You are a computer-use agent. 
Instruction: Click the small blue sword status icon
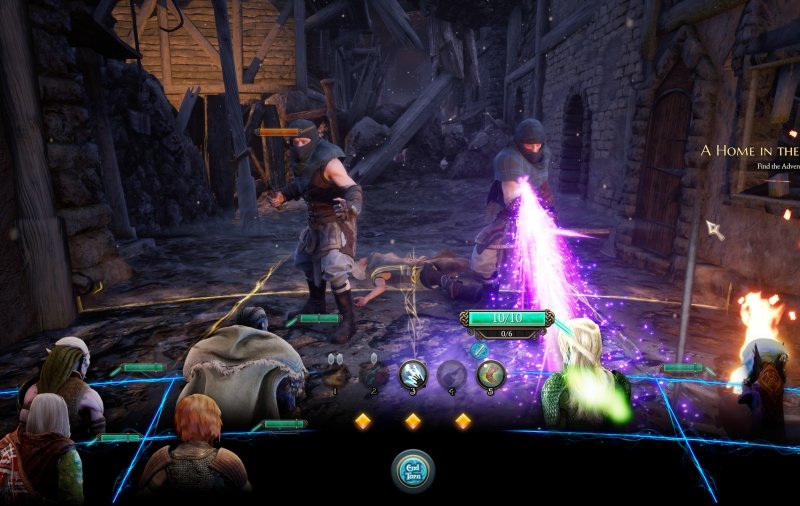point(479,349)
